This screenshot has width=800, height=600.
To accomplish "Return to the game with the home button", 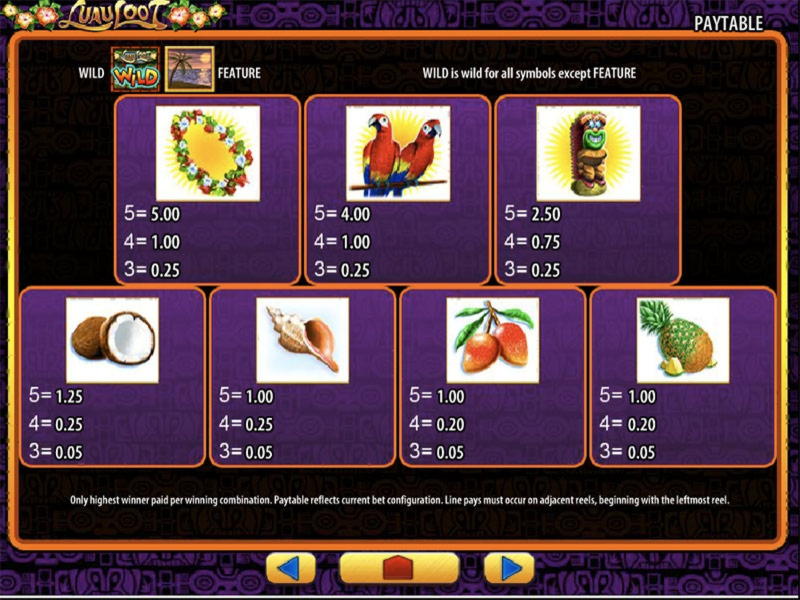I will click(x=399, y=568).
